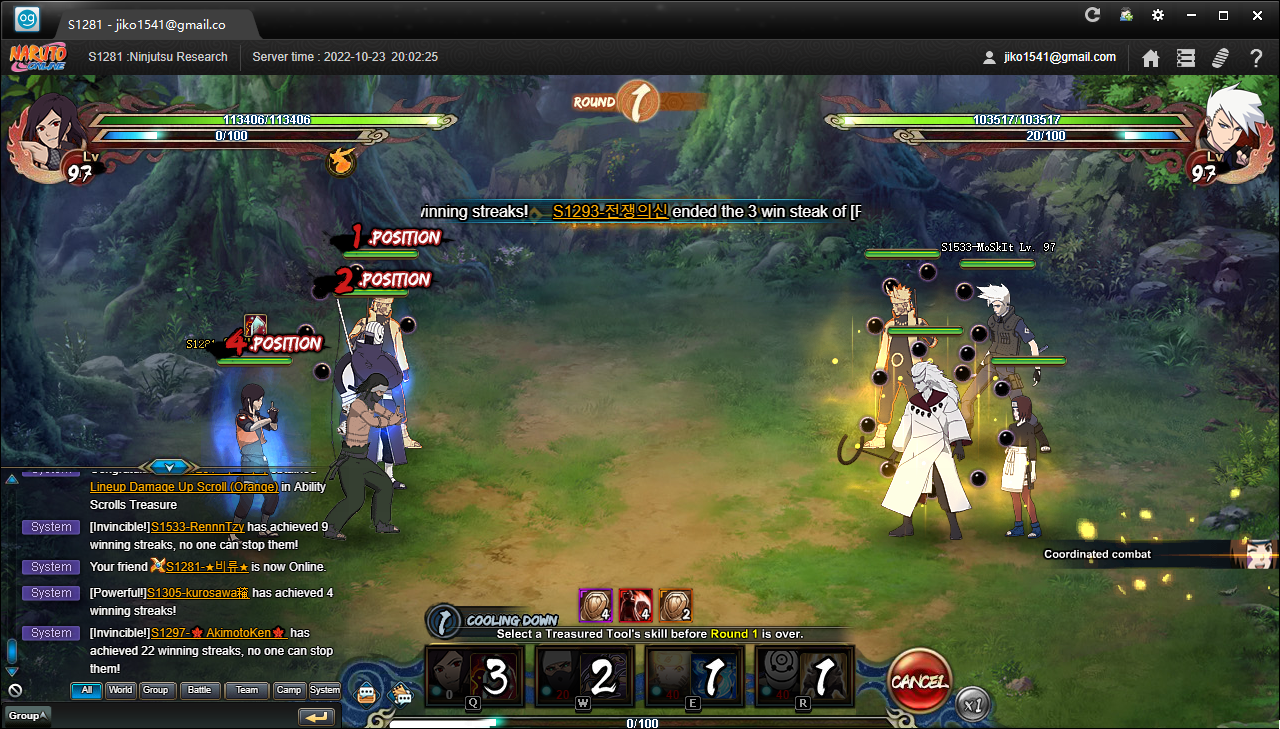Open the help question mark icon
Screen dimensions: 1280x729
pos(1256,58)
